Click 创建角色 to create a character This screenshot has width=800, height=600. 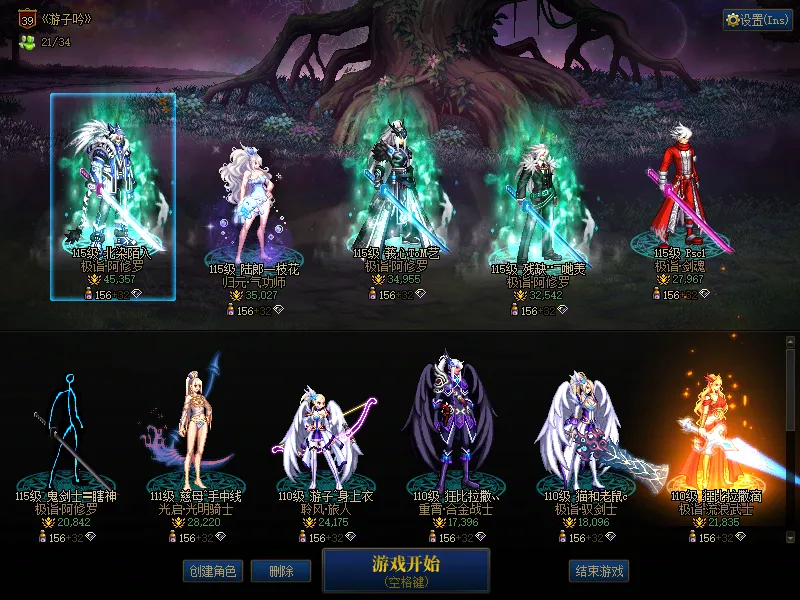point(212,571)
